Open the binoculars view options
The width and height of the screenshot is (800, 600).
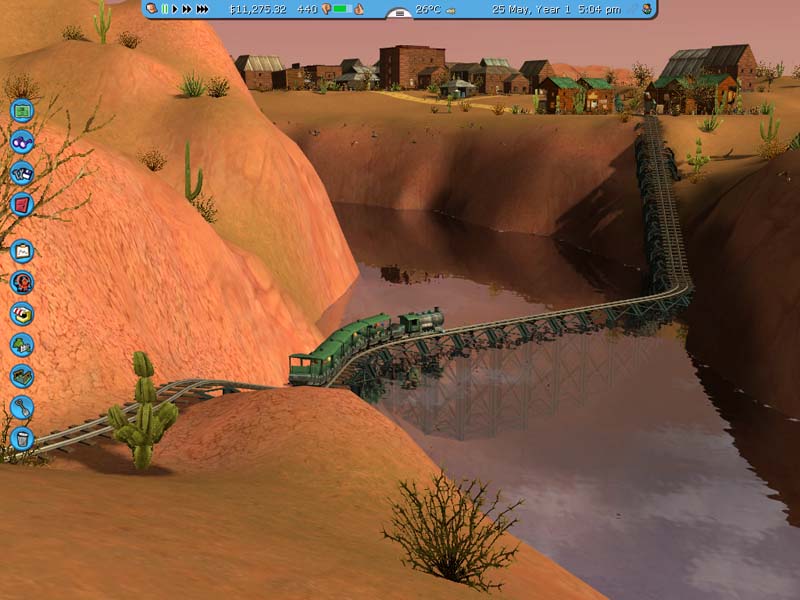click(x=22, y=141)
